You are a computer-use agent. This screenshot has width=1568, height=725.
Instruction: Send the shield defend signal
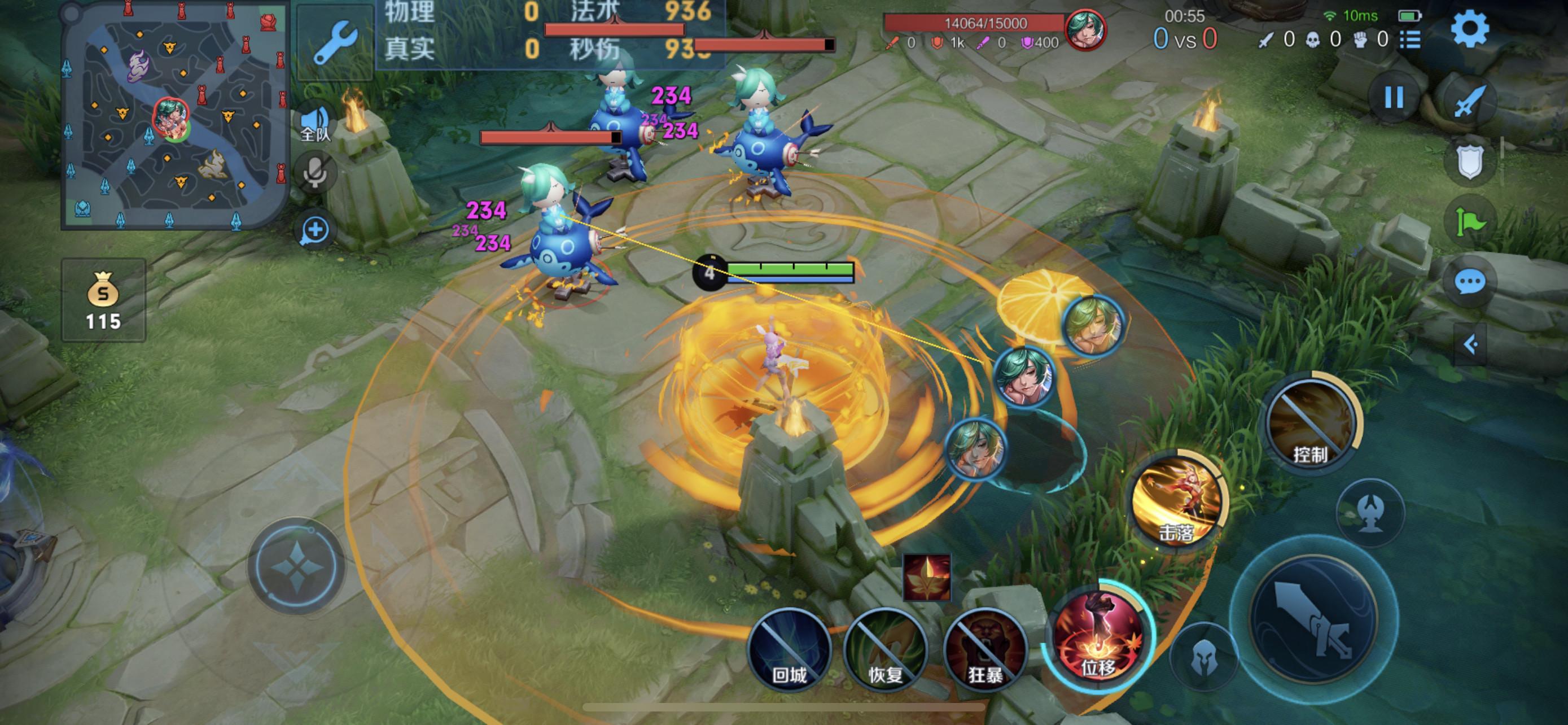(x=1469, y=161)
